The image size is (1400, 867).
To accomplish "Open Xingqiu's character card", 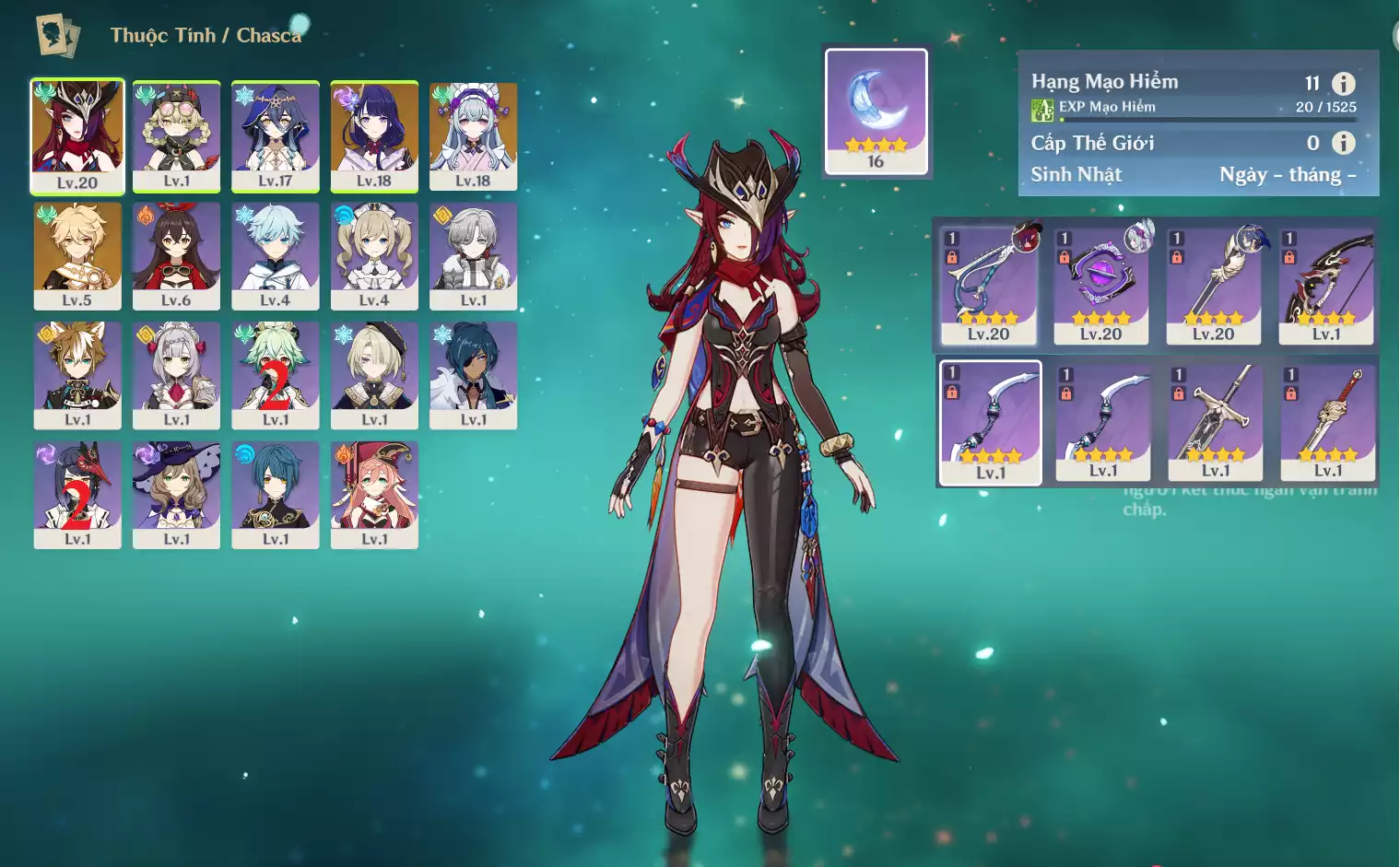I will click(275, 495).
